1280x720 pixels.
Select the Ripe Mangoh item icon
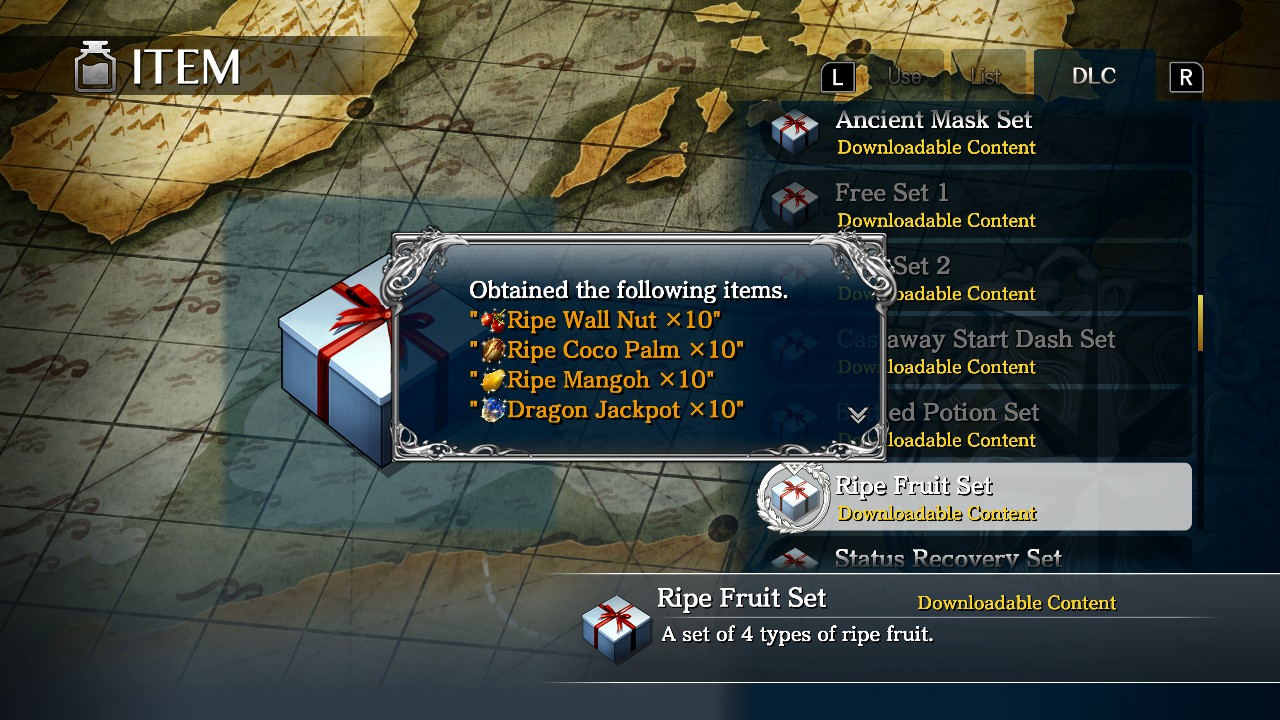[x=492, y=380]
